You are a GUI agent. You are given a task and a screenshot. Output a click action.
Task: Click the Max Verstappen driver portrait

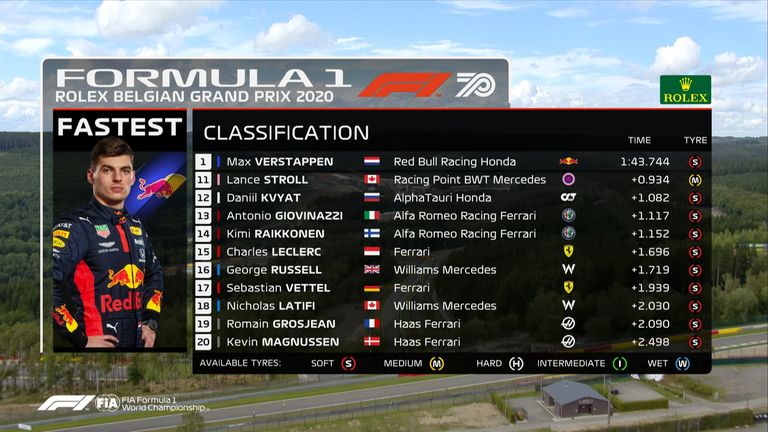click(118, 245)
